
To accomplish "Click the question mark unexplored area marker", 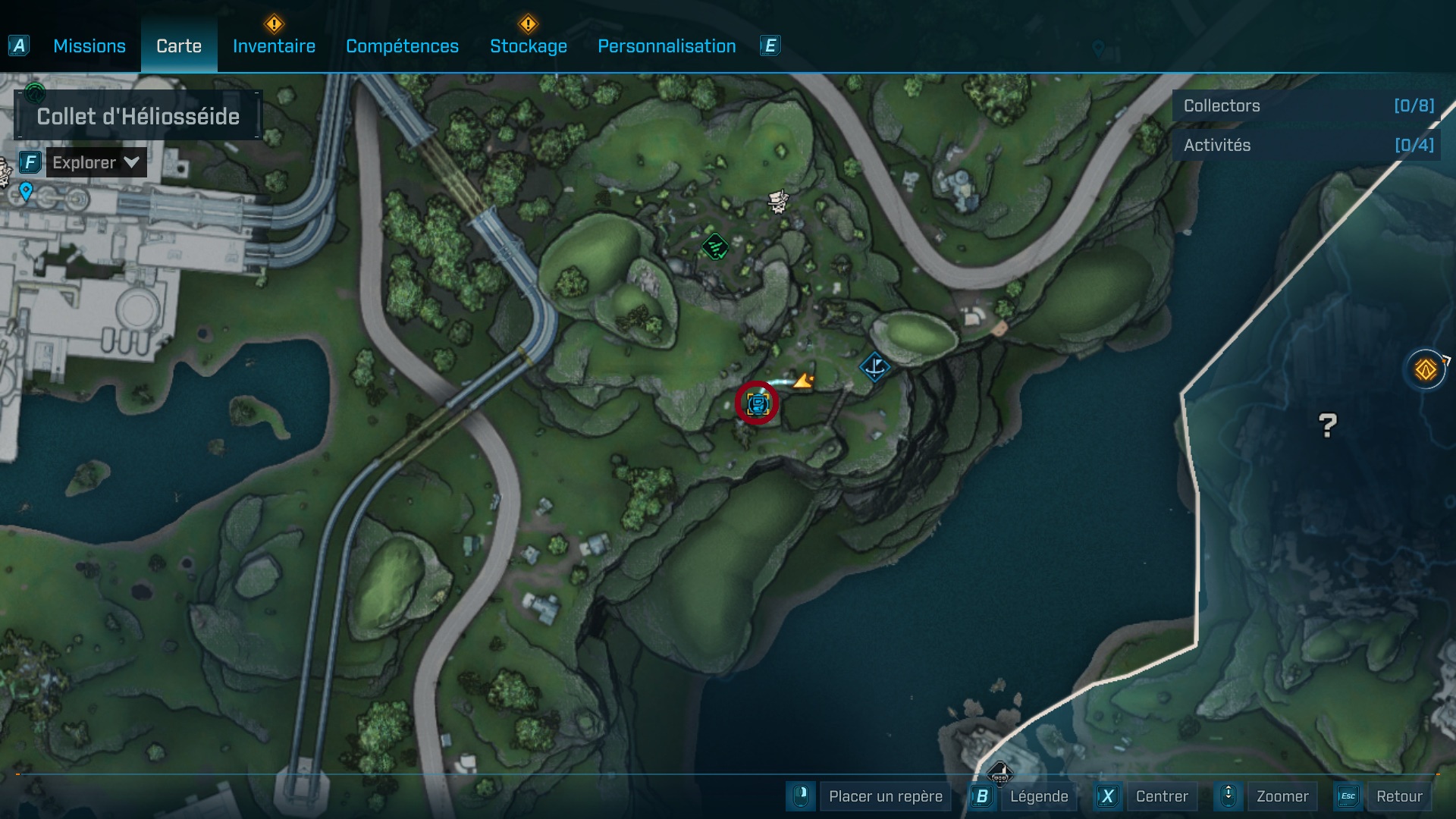I will (x=1327, y=425).
